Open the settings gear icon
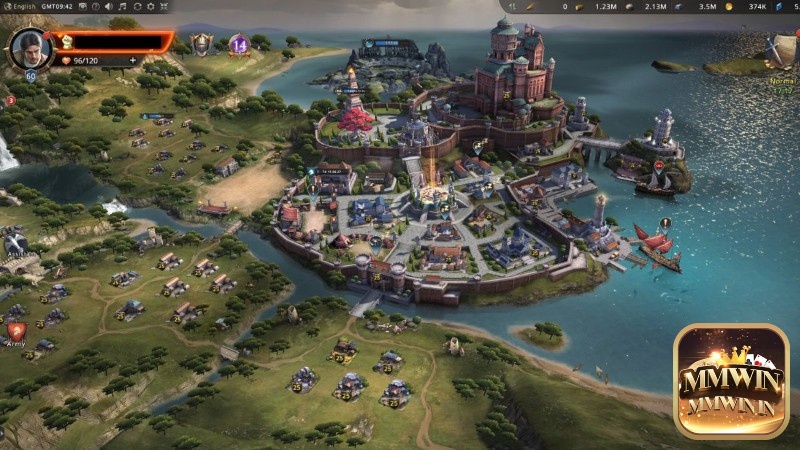Image resolution: width=800 pixels, height=450 pixels. pyautogui.click(x=149, y=6)
